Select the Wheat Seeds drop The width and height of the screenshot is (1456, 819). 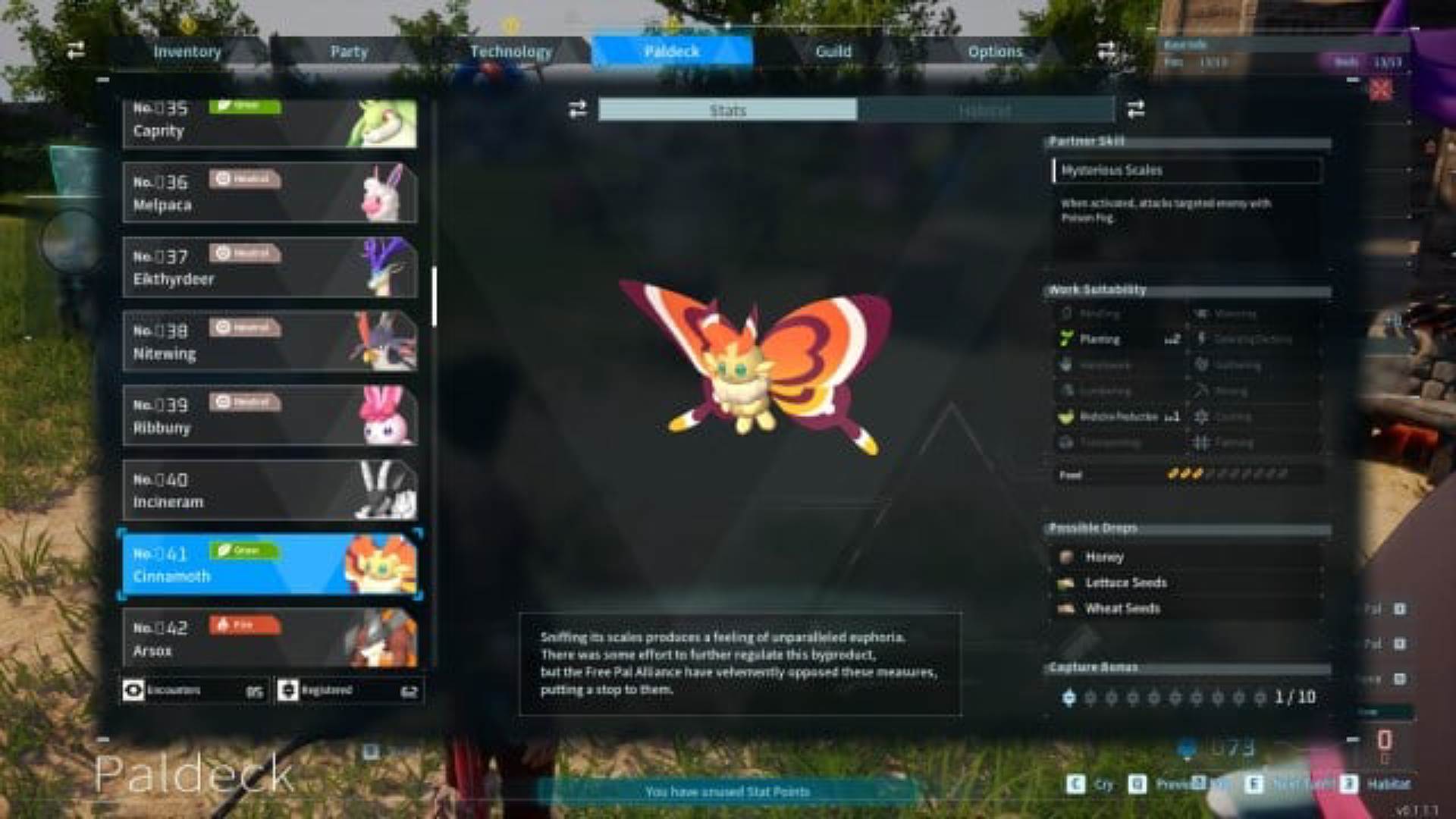pyautogui.click(x=1122, y=609)
